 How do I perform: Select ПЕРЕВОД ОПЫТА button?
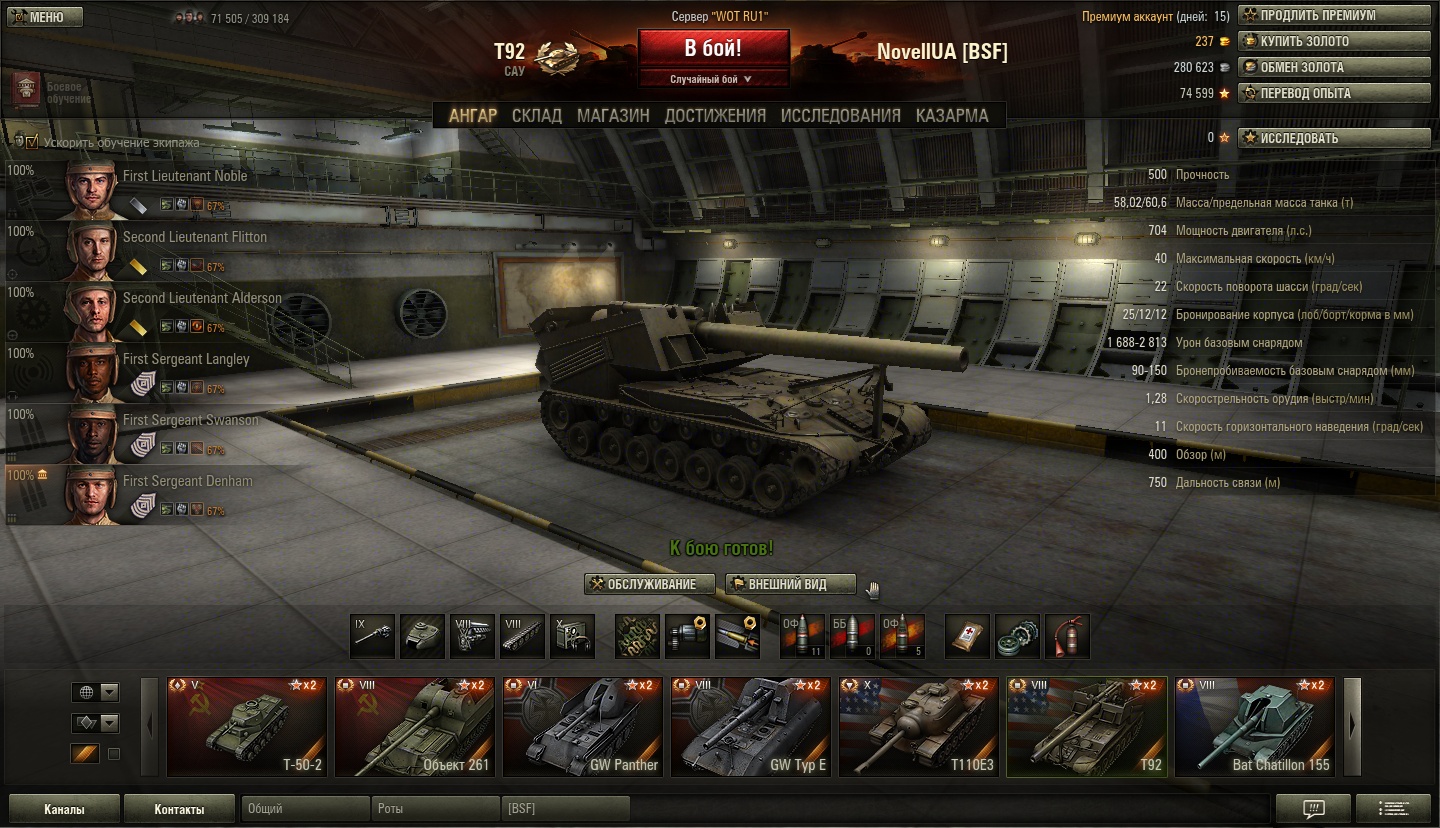pyautogui.click(x=1334, y=94)
